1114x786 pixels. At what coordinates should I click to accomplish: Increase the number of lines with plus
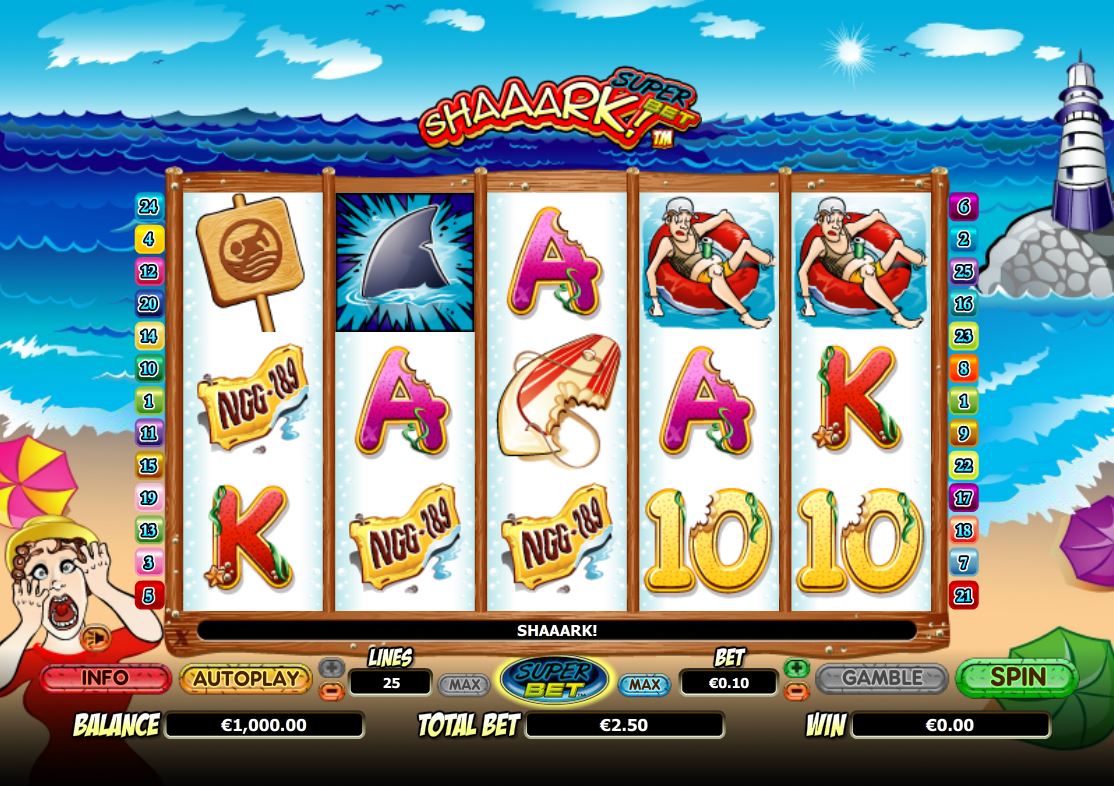[331, 667]
